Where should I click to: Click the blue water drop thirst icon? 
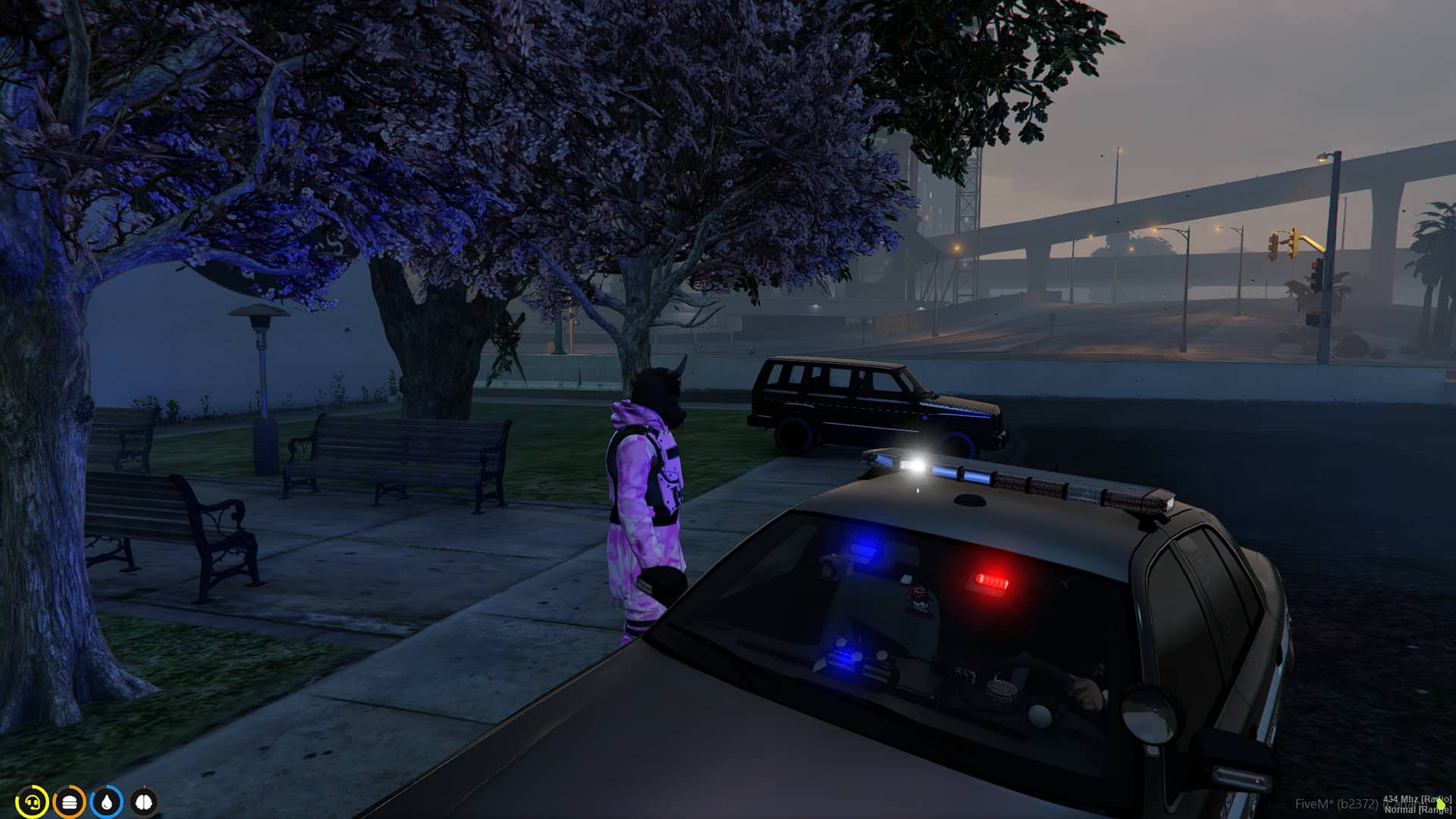click(106, 802)
